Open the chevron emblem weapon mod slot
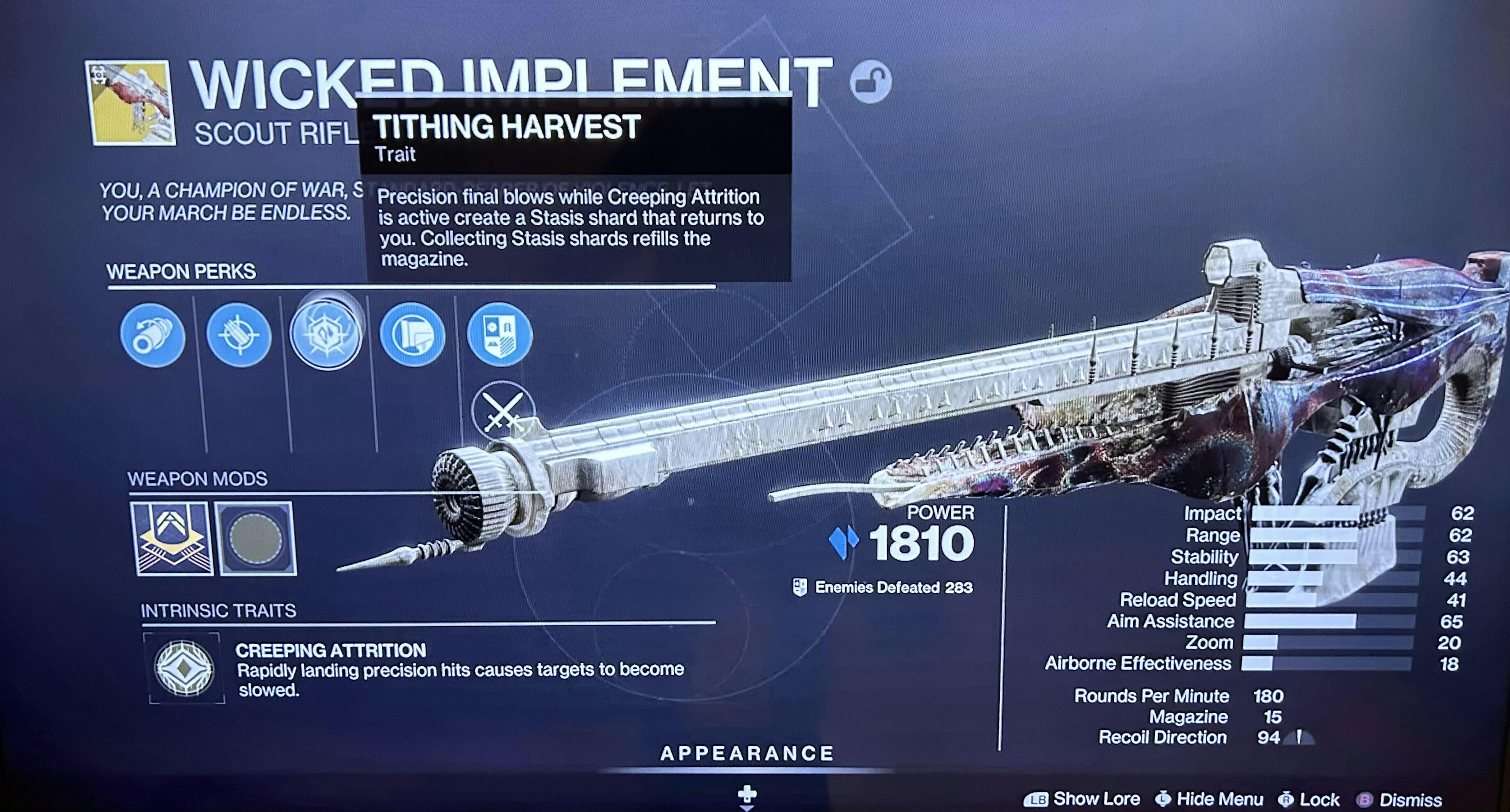The width and height of the screenshot is (1510, 812). click(x=171, y=538)
